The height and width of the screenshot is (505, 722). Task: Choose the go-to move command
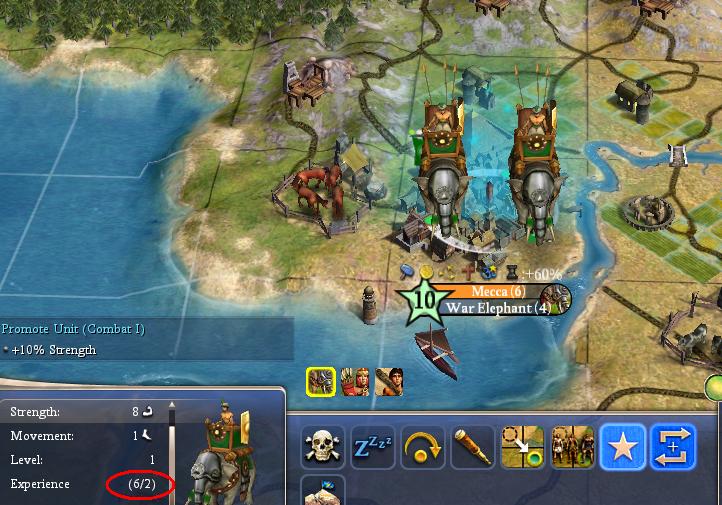tap(523, 448)
